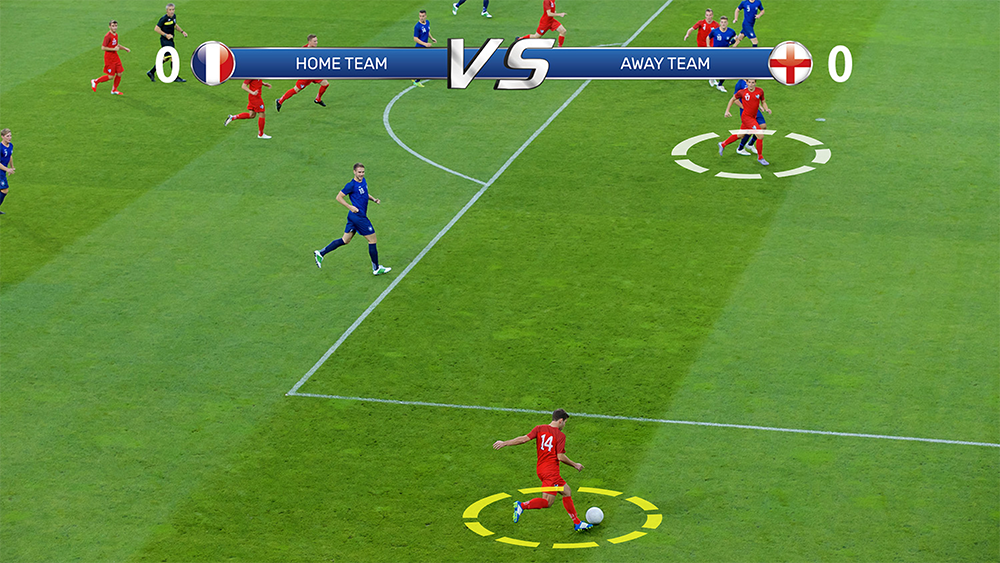
Task: Choose the player in the white ring
Action: 748,120
